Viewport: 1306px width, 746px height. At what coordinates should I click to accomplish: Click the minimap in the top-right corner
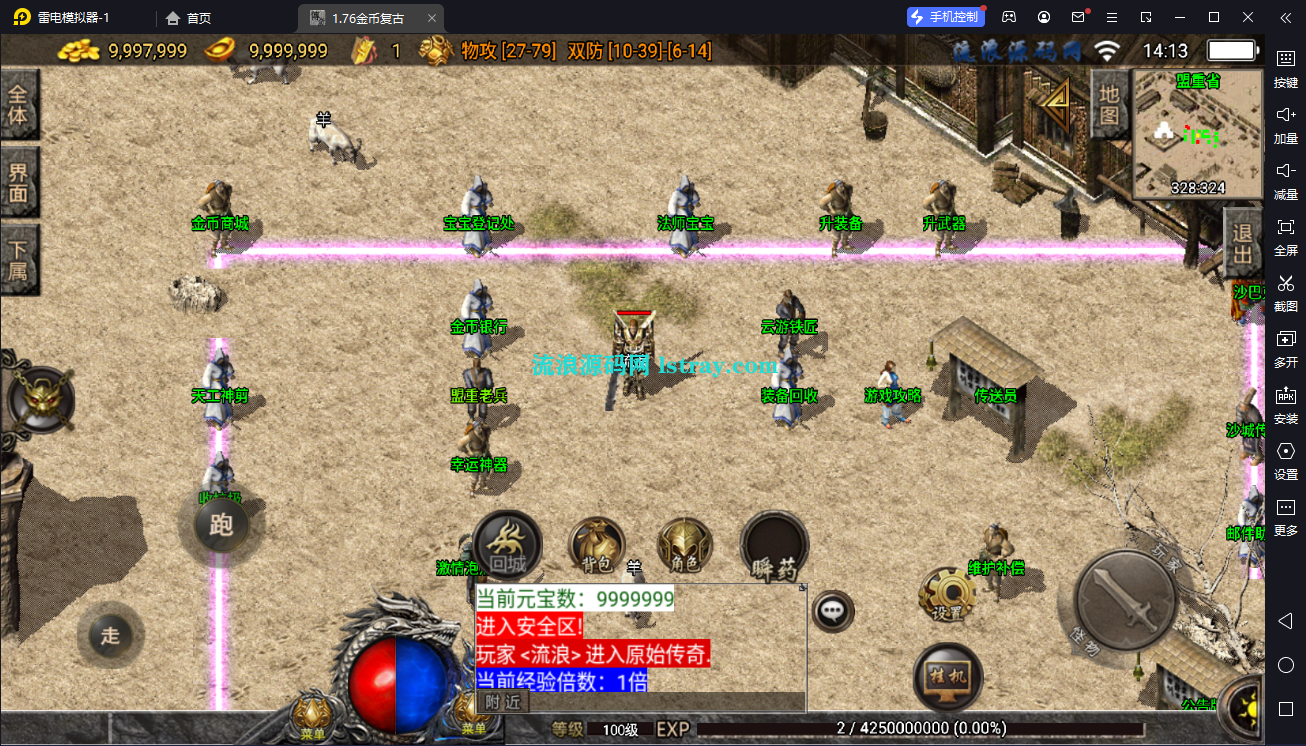[1196, 135]
